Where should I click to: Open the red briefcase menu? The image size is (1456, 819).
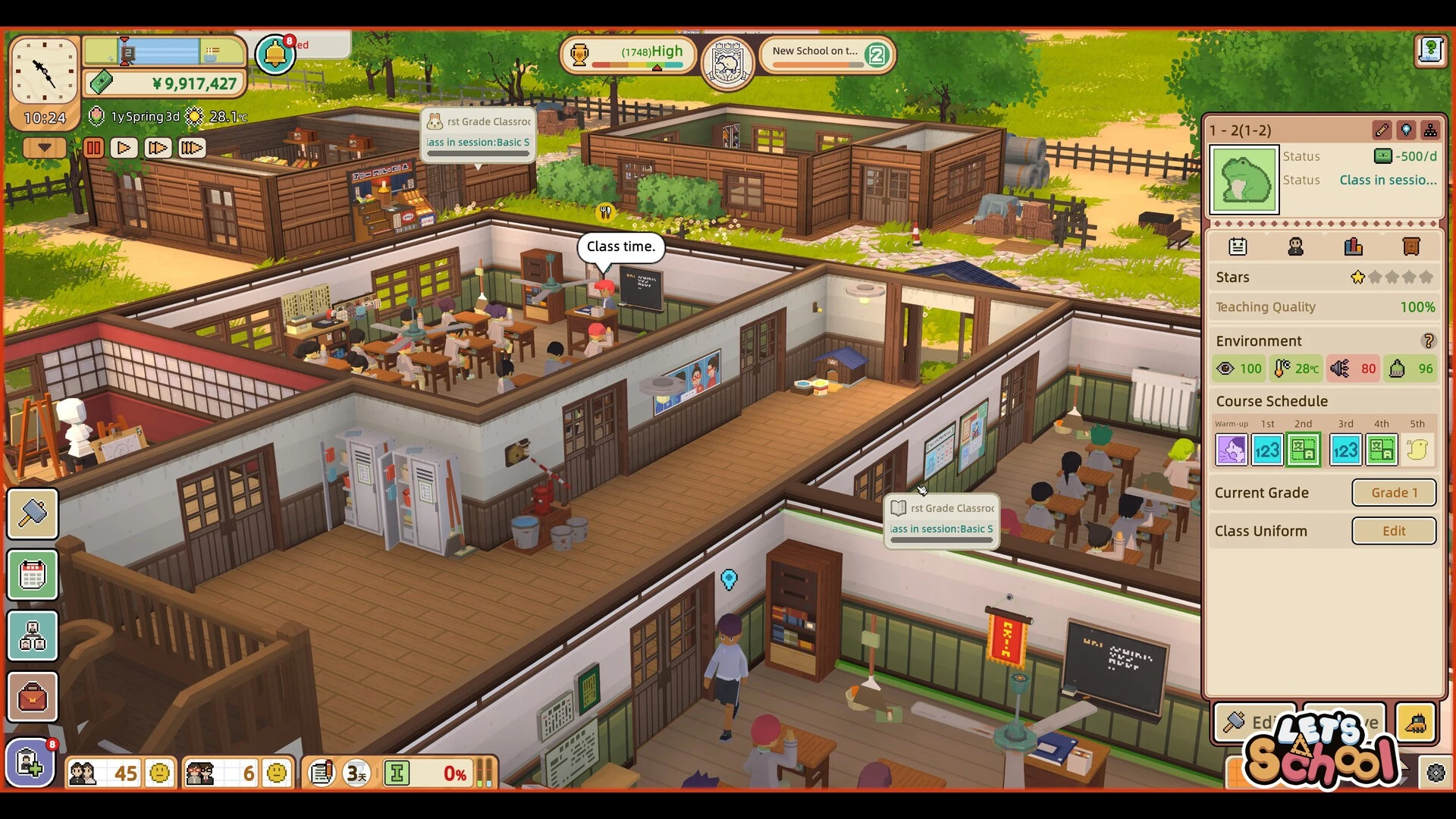pos(33,697)
